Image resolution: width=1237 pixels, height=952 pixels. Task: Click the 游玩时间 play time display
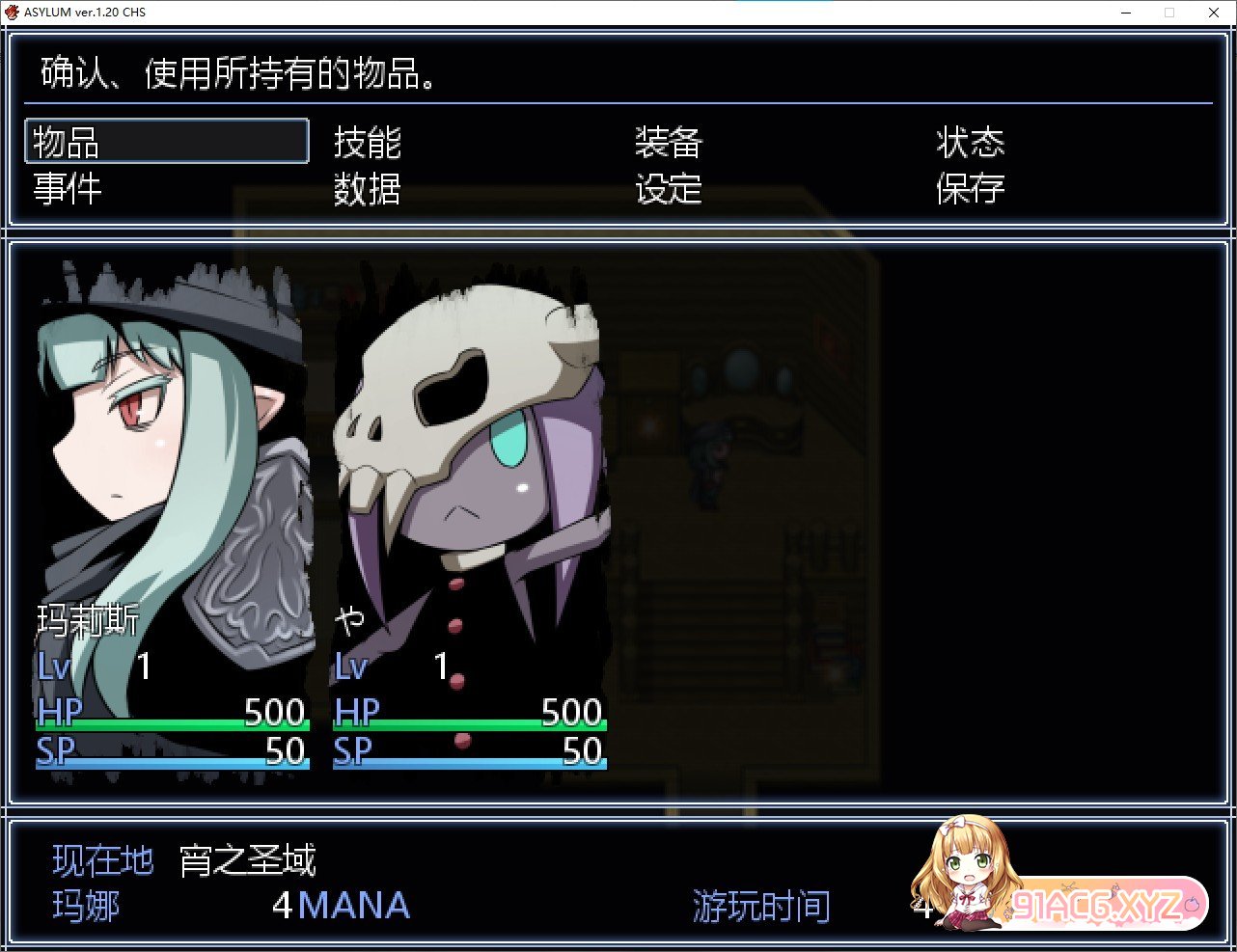[759, 905]
